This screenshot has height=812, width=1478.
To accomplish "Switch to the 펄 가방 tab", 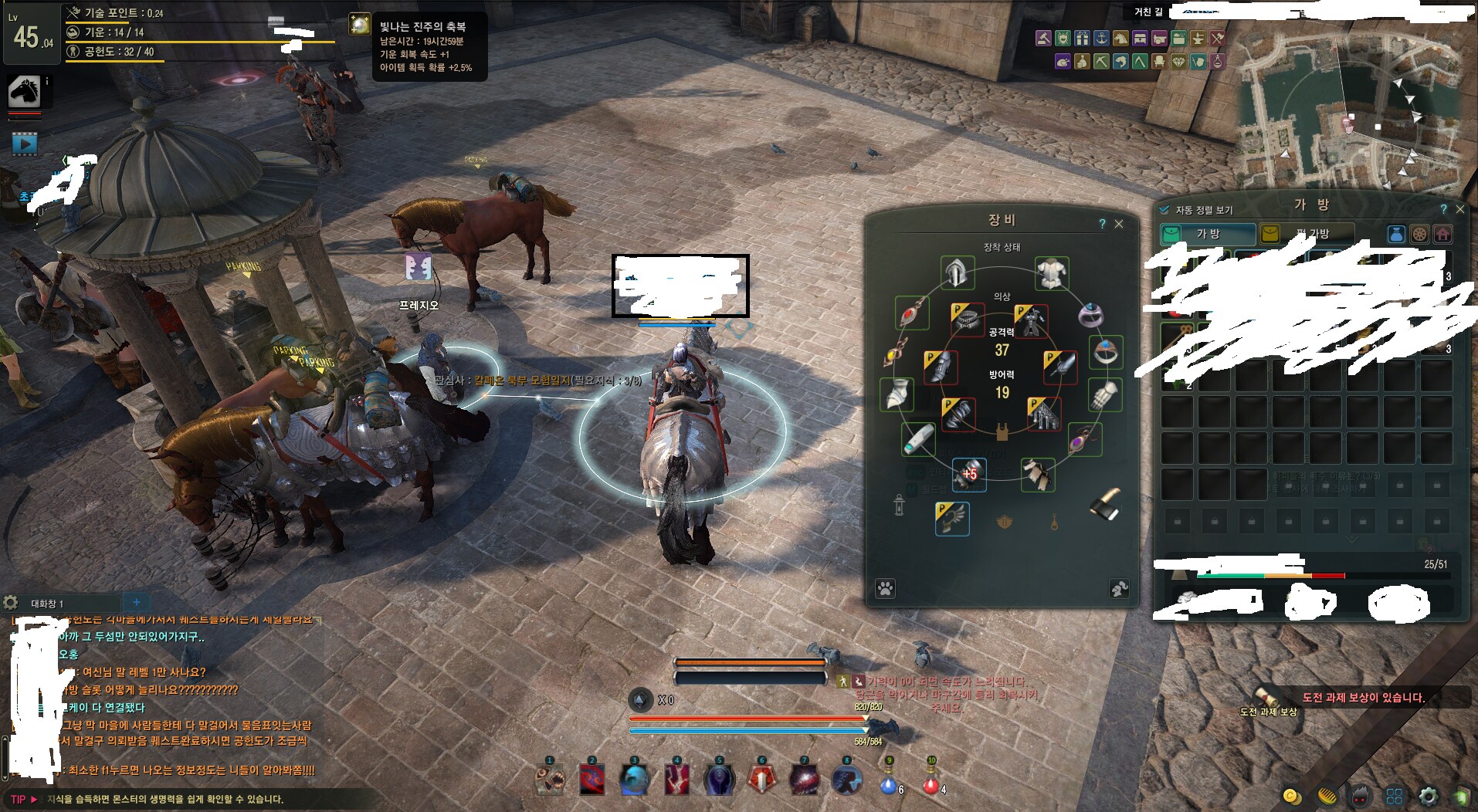I will click(x=1307, y=234).
